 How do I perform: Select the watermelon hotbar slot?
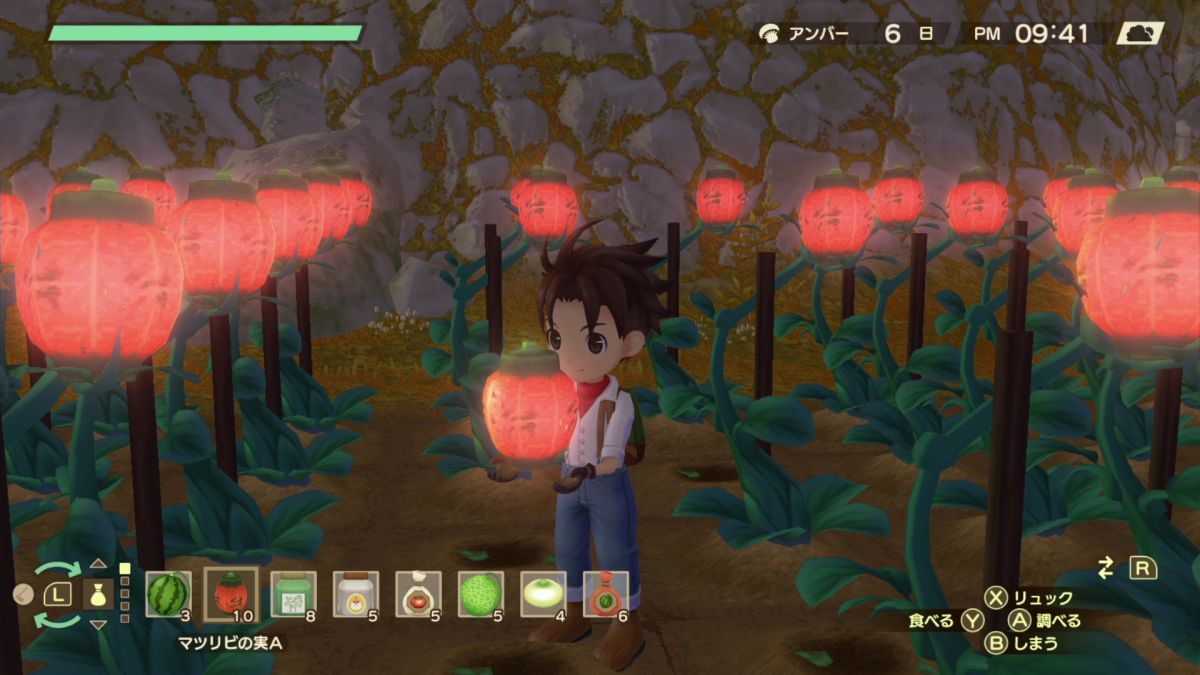pyautogui.click(x=168, y=594)
